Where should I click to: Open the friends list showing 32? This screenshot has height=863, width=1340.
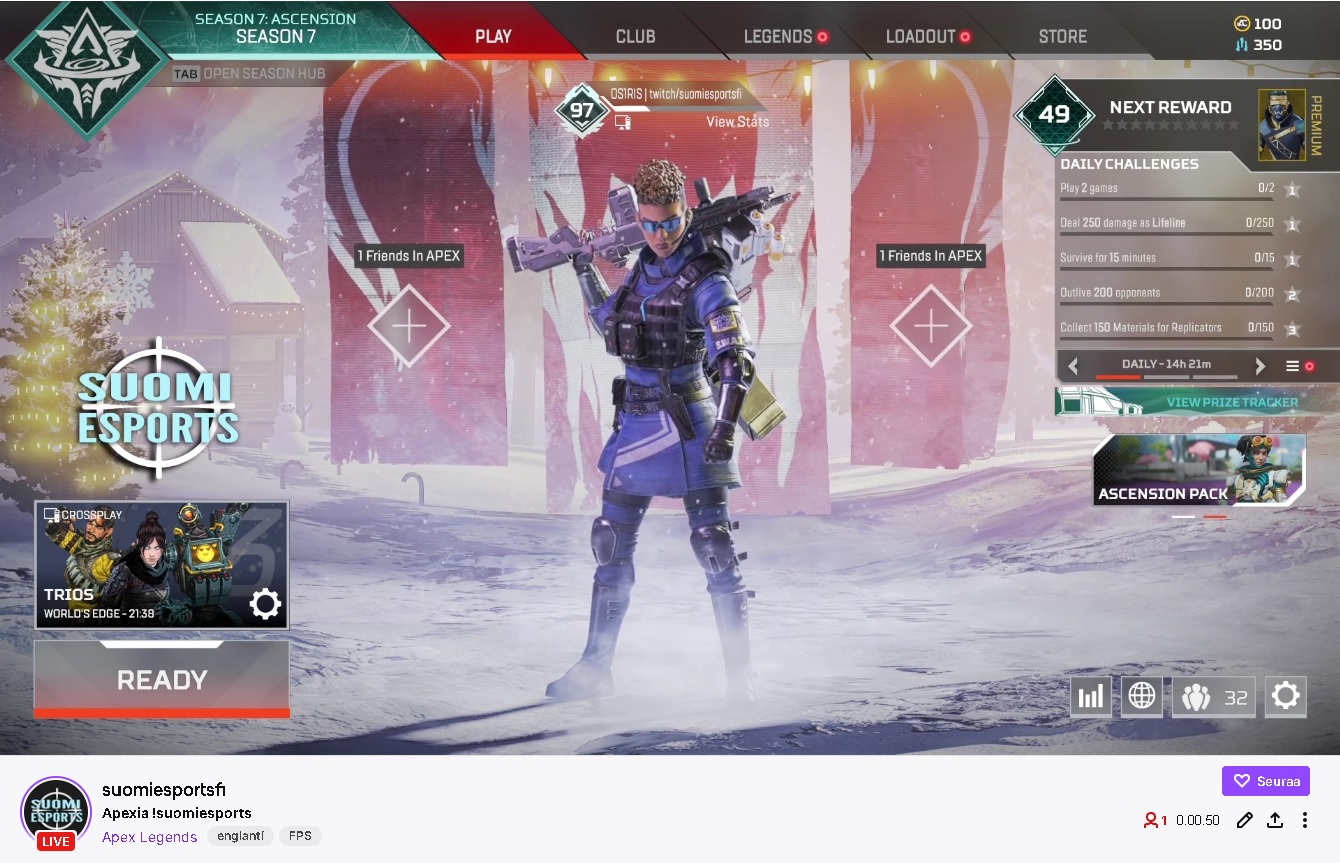[x=1213, y=697]
